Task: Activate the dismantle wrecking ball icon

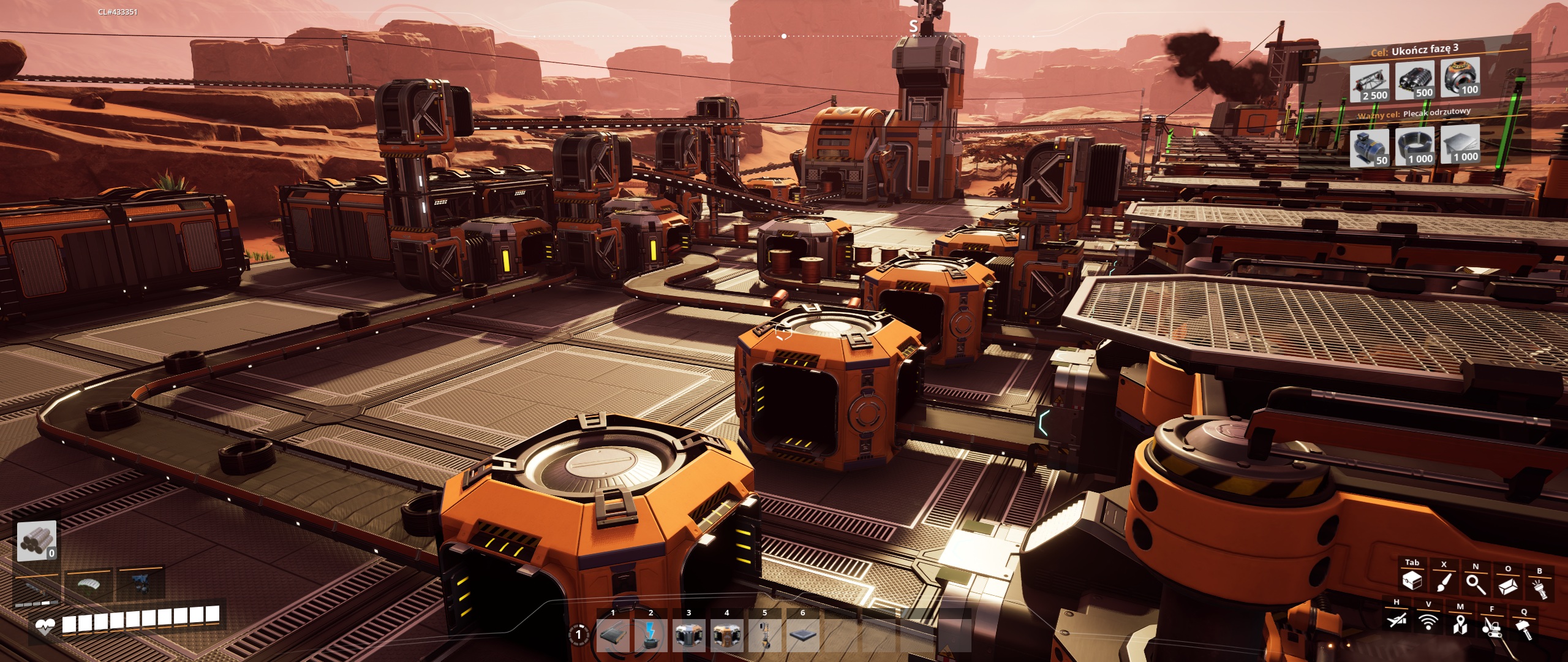Action: [x=1492, y=627]
